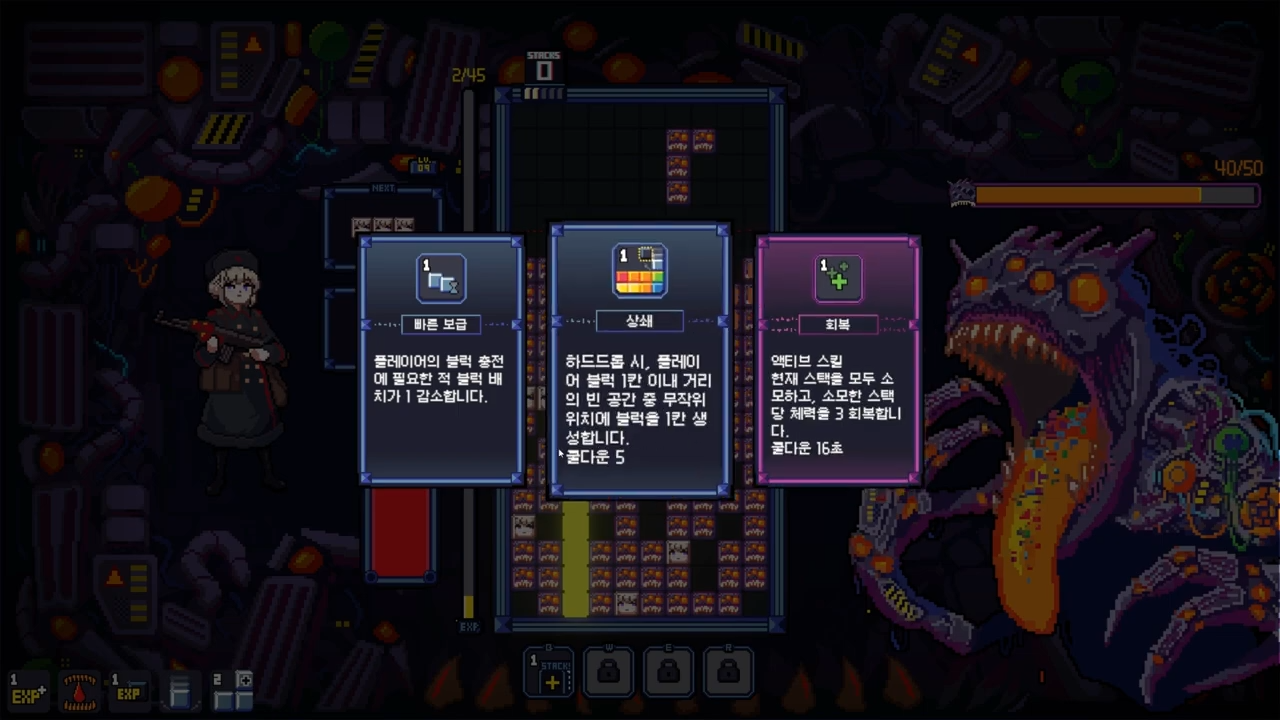Click the locked E skill slot padlock
1280x720 pixels.
tap(668, 671)
